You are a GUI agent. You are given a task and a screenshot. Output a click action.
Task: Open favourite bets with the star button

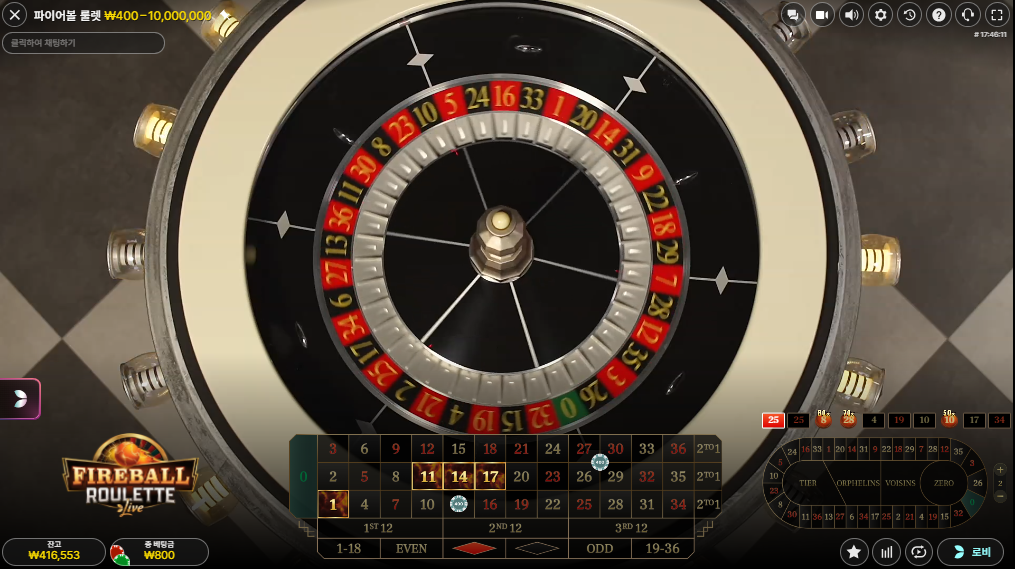pyautogui.click(x=854, y=551)
